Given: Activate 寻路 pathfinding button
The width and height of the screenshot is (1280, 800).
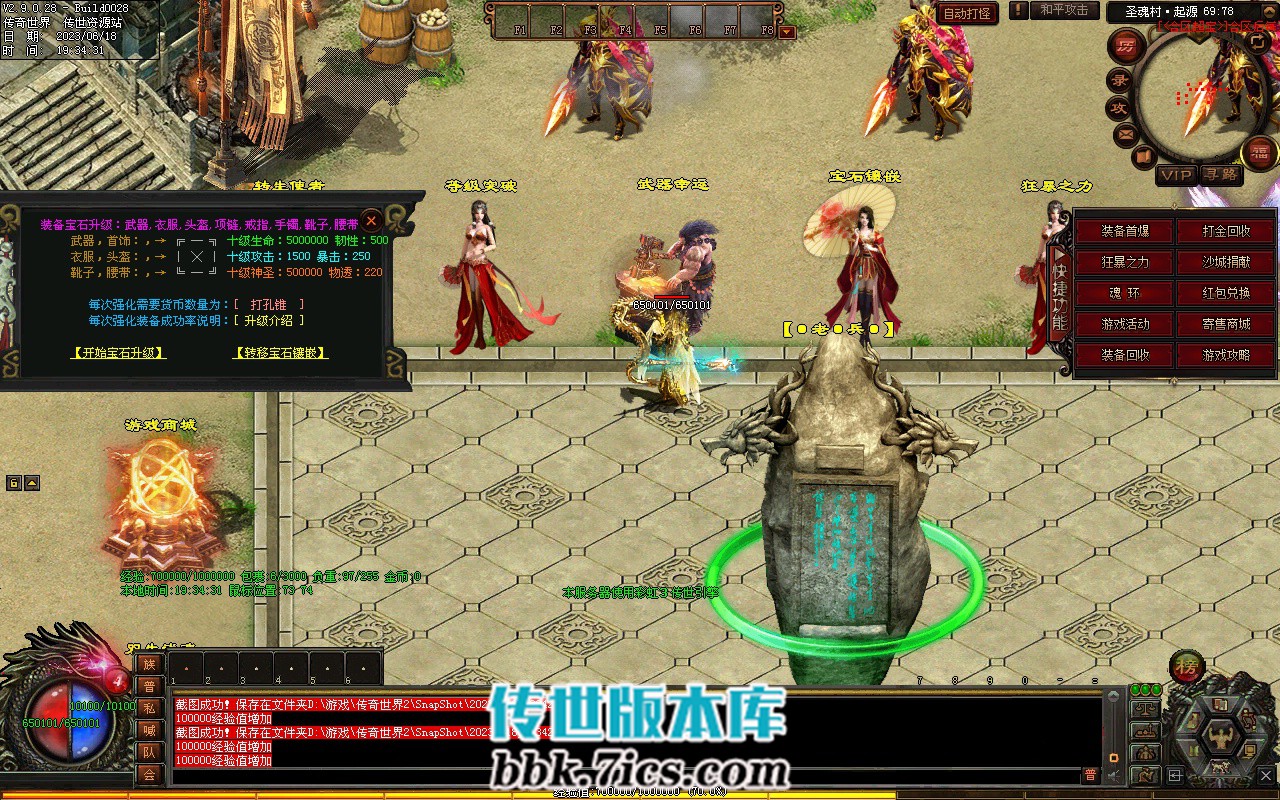Looking at the screenshot, I should tap(1220, 175).
